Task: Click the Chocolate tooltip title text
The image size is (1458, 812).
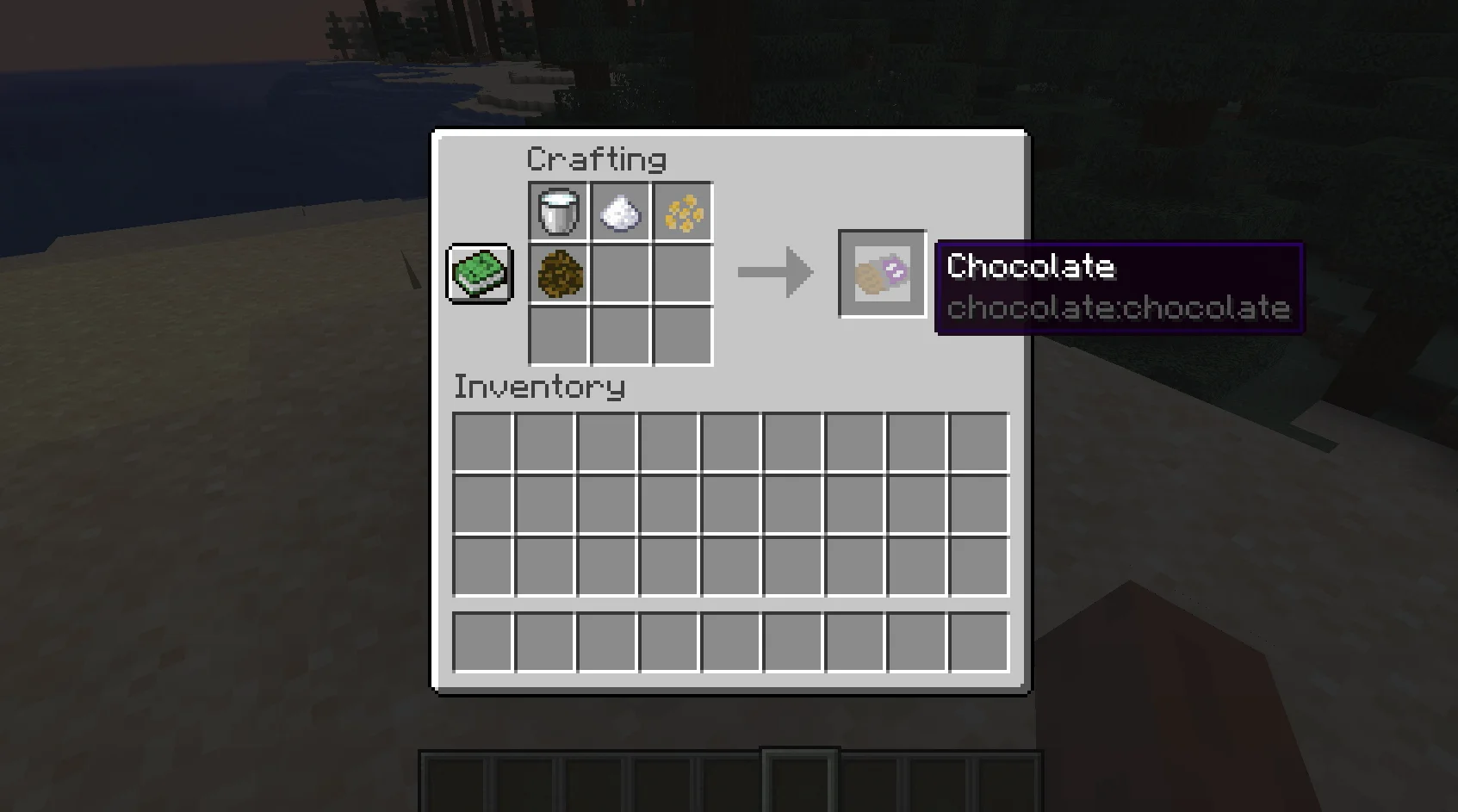Action: point(1030,266)
